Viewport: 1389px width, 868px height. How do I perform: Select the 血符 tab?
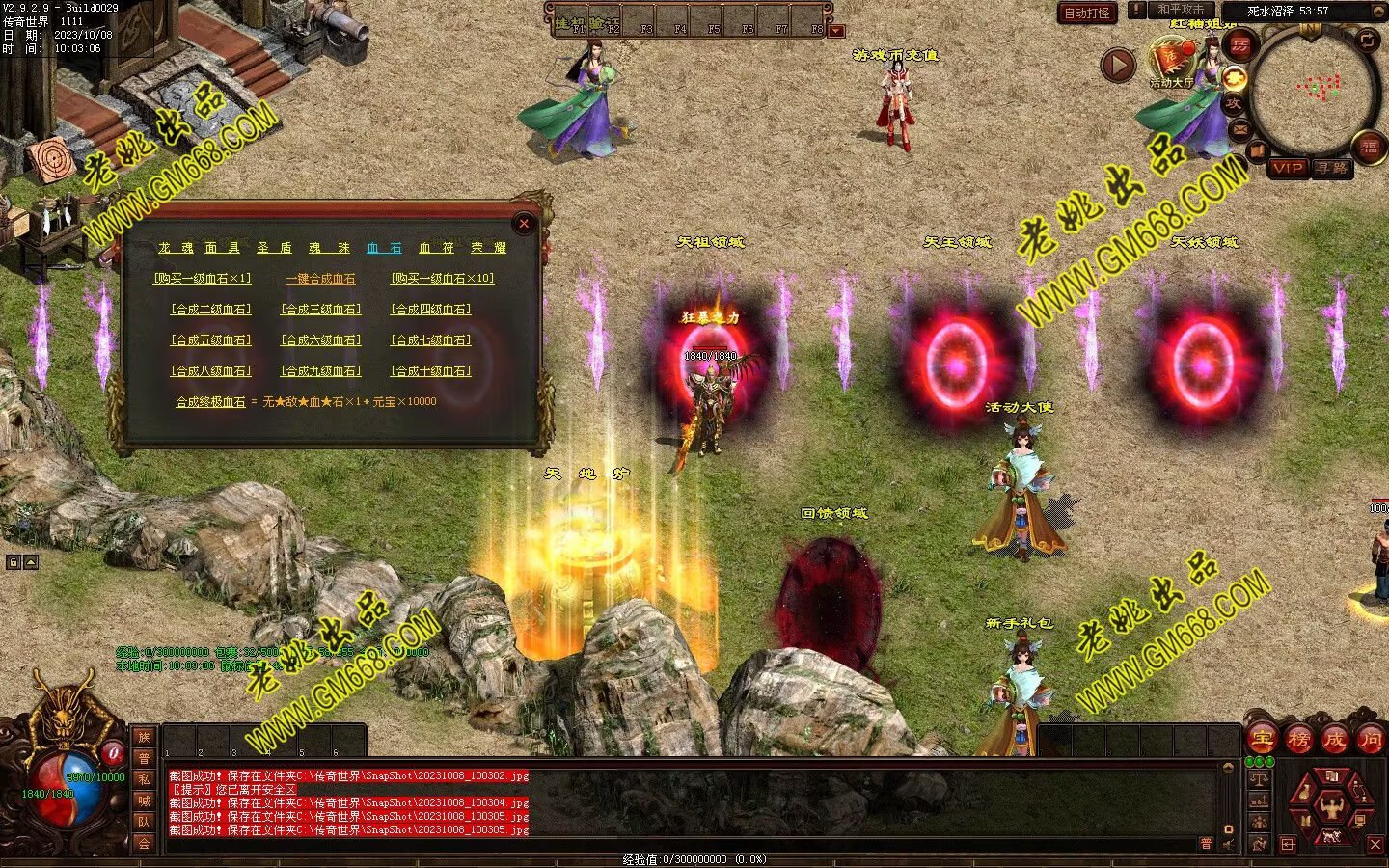pyautogui.click(x=437, y=248)
